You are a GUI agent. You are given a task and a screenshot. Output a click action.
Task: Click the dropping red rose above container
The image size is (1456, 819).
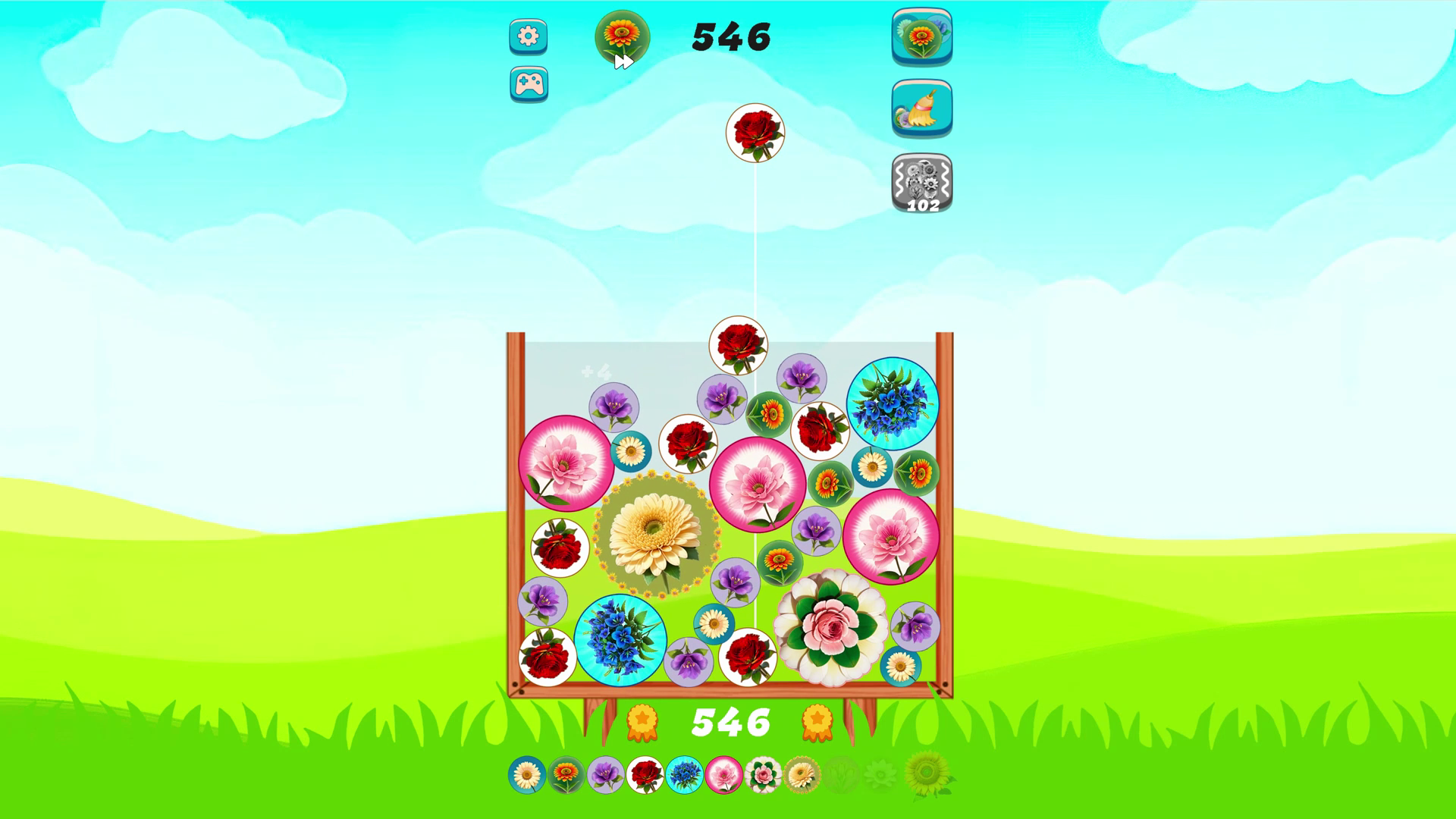point(755,135)
